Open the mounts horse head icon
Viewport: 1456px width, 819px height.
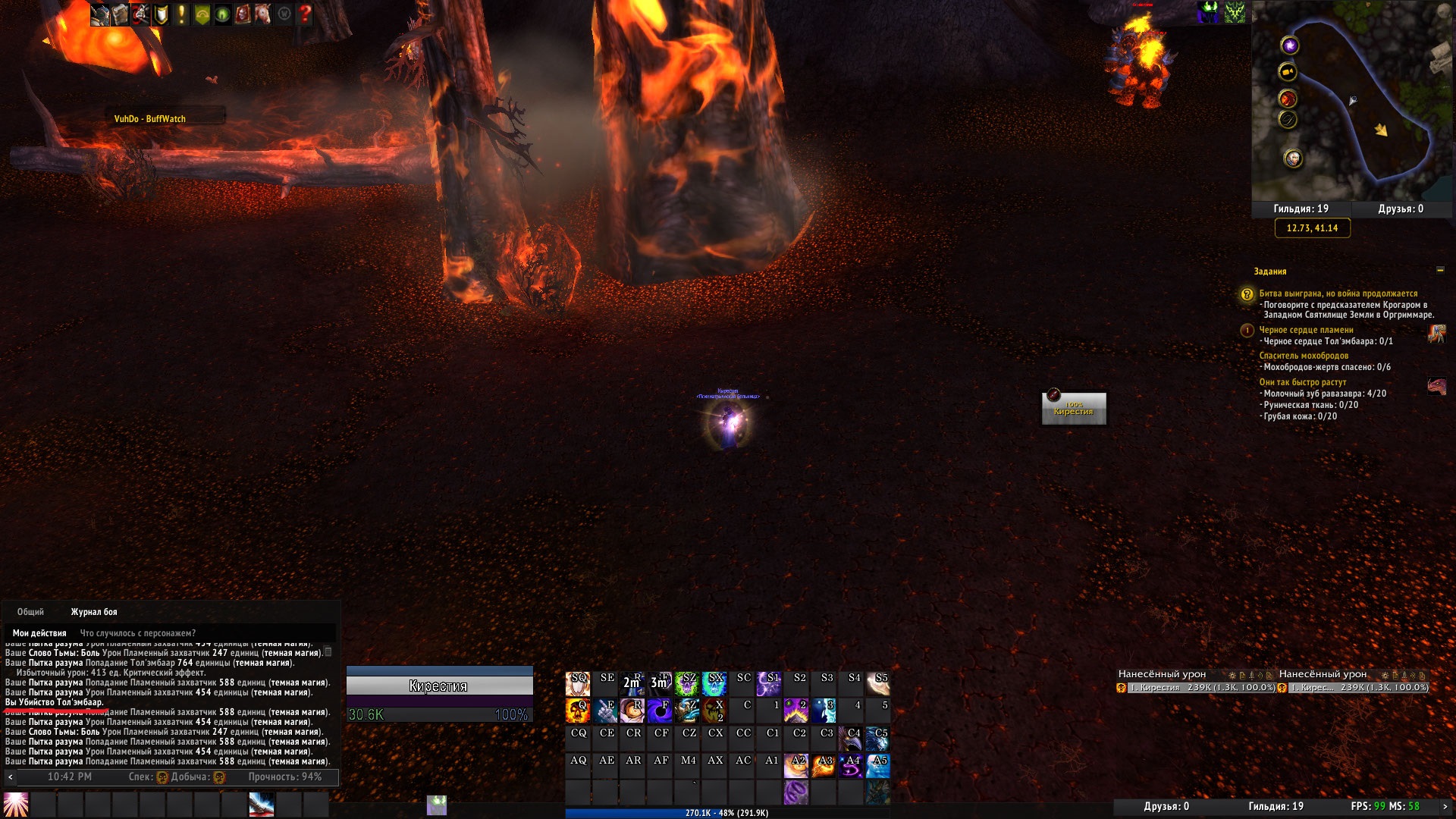[x=263, y=14]
